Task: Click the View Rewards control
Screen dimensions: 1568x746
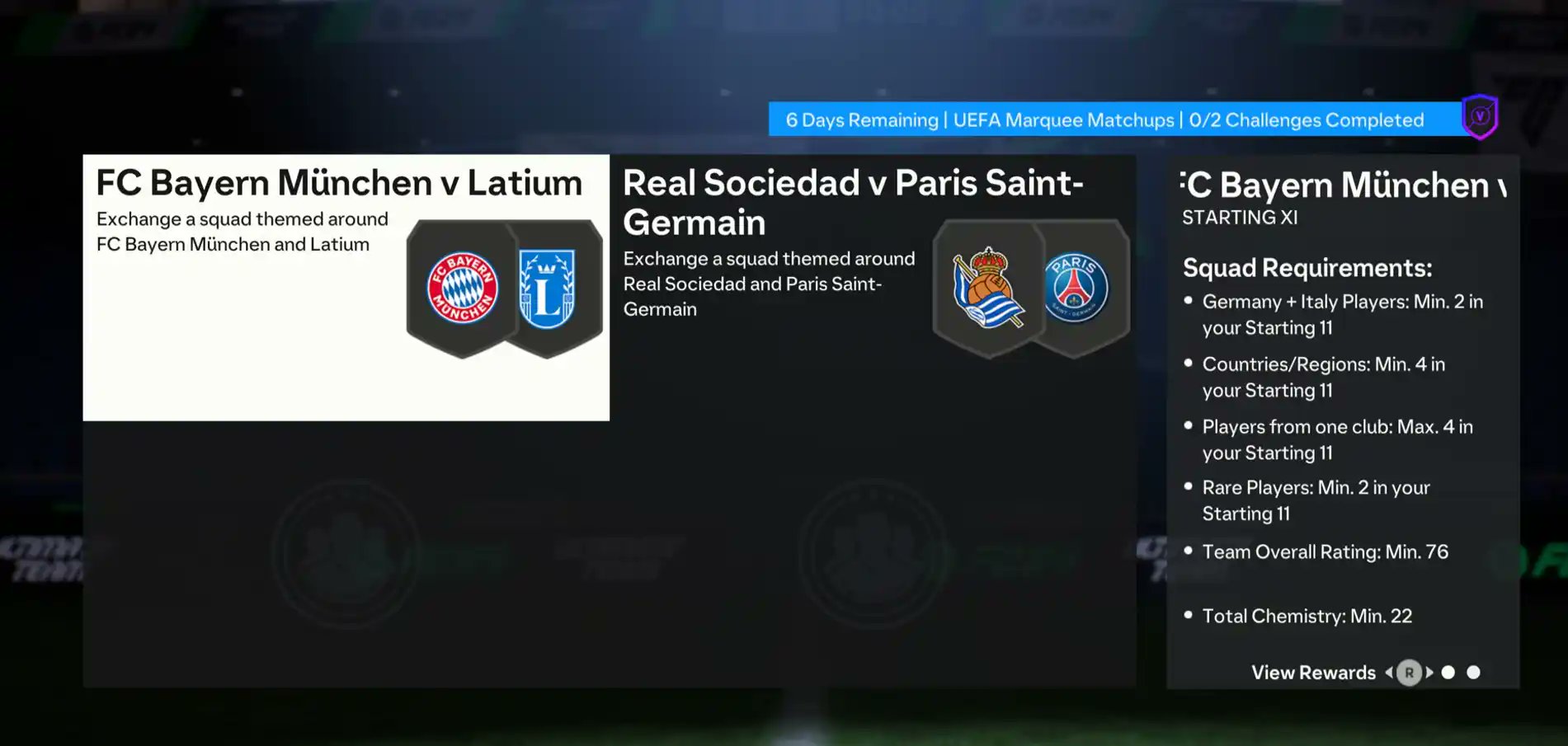Action: (x=1313, y=673)
